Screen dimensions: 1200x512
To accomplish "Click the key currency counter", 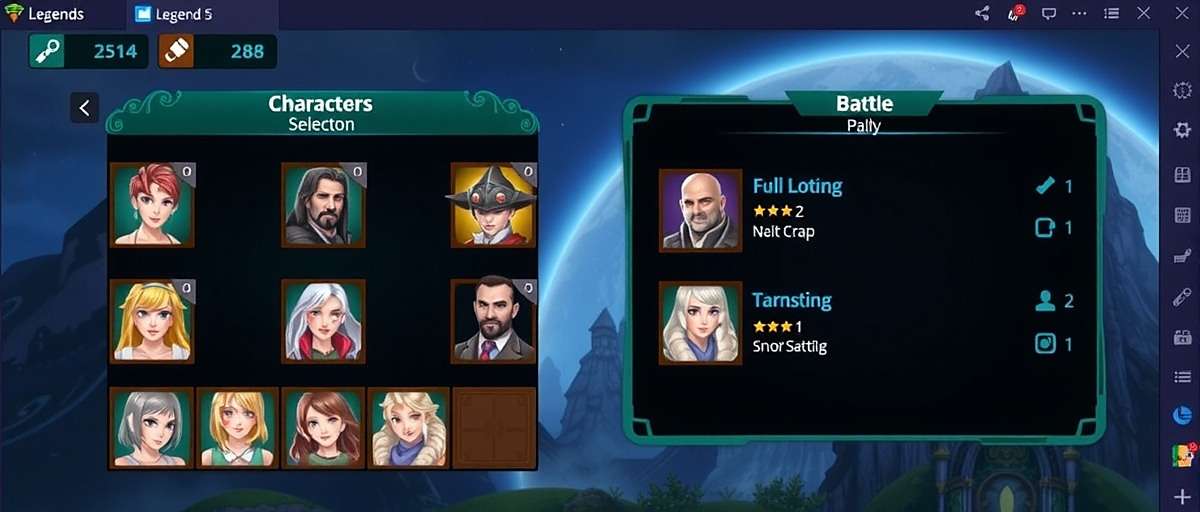I will click(88, 52).
